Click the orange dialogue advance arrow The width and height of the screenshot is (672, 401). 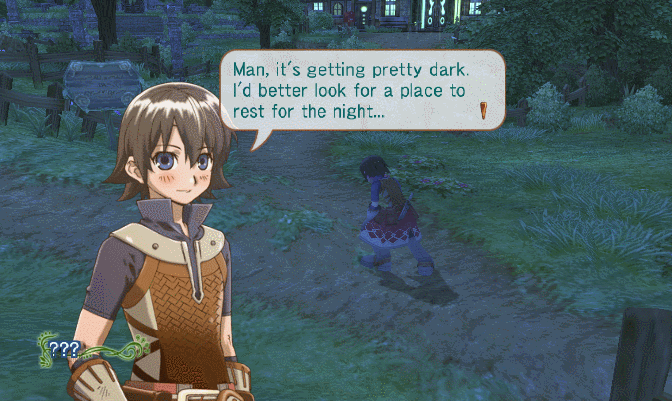tap(484, 111)
